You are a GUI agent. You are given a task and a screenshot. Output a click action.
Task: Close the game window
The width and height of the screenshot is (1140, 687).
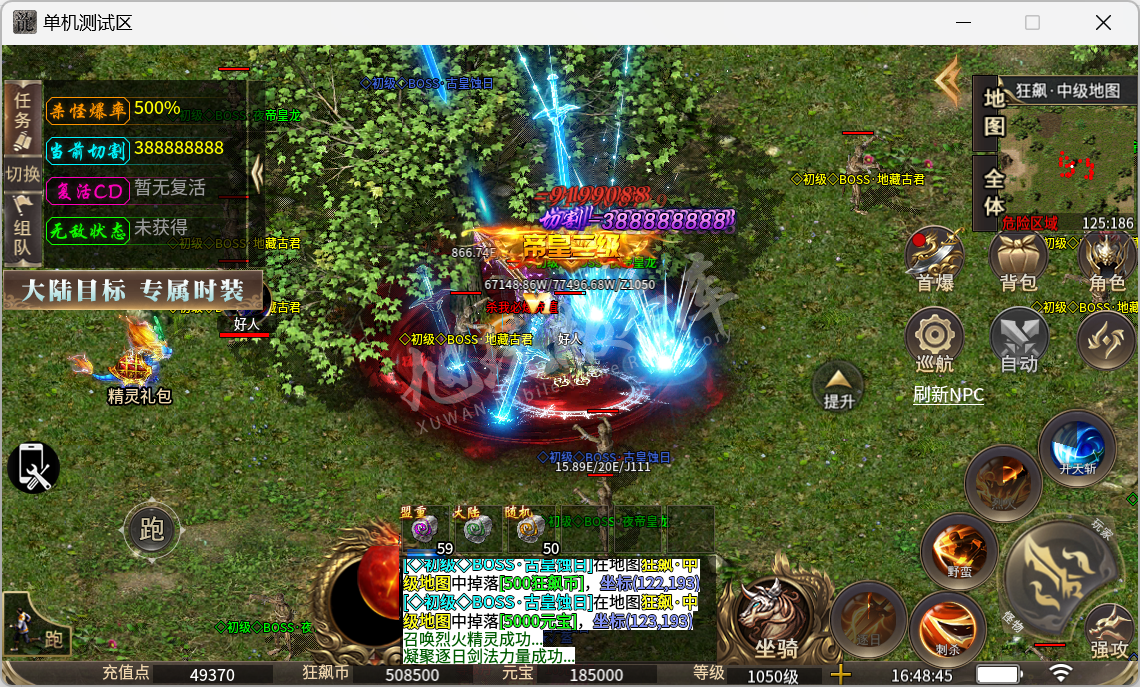point(1103,22)
